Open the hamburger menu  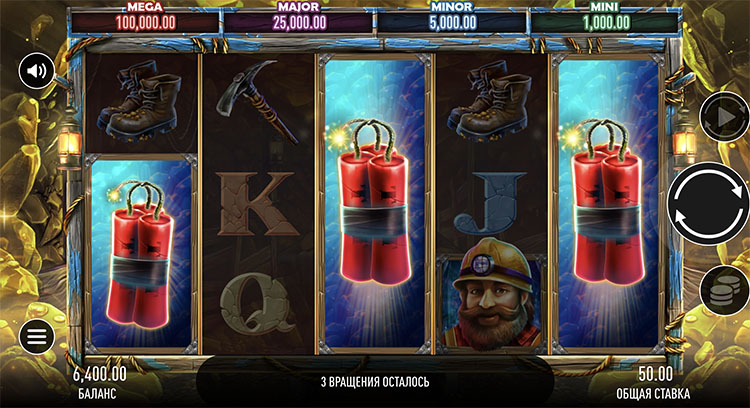(x=36, y=336)
